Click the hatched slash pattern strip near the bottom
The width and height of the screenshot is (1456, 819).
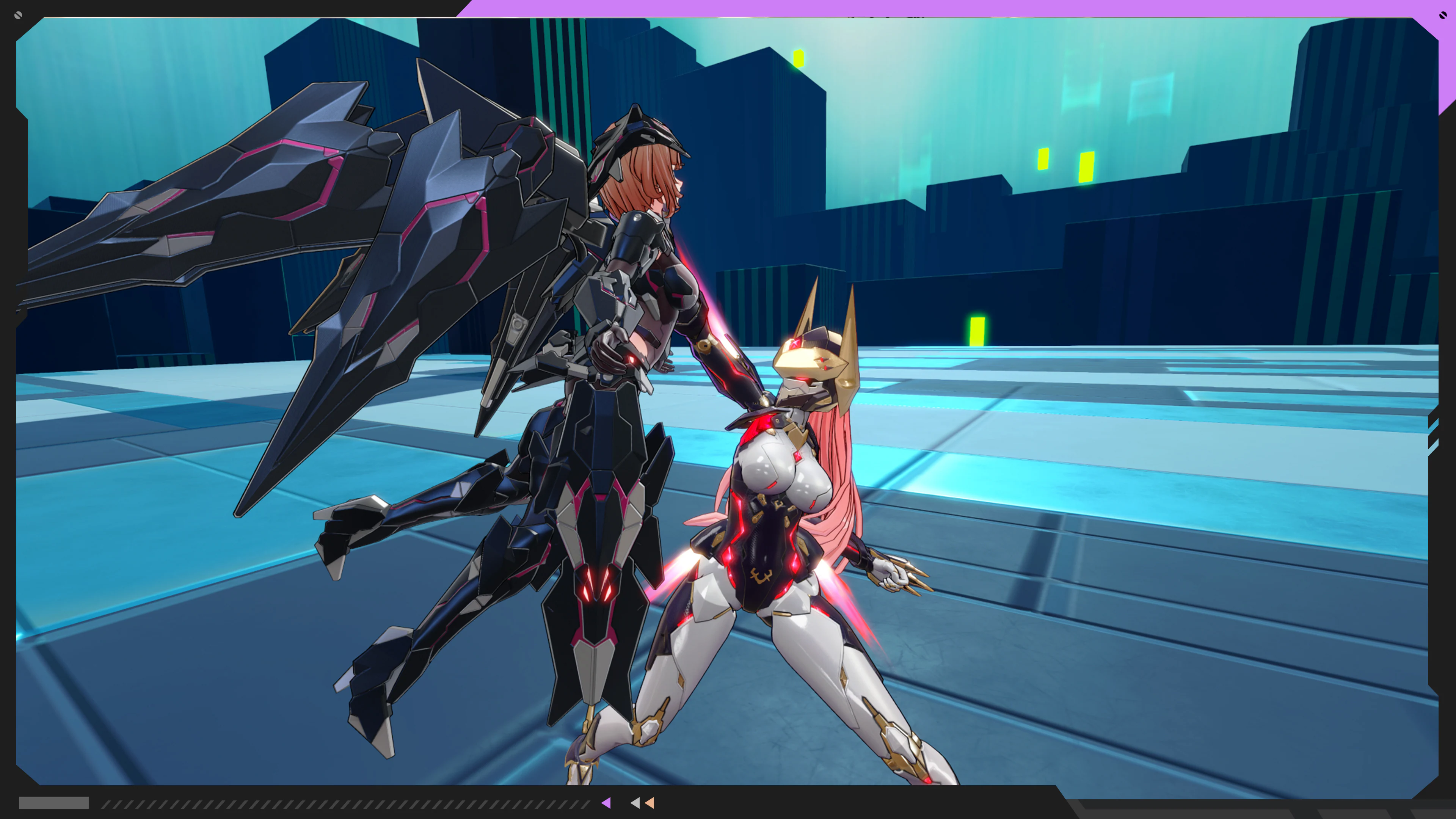pos(339,803)
